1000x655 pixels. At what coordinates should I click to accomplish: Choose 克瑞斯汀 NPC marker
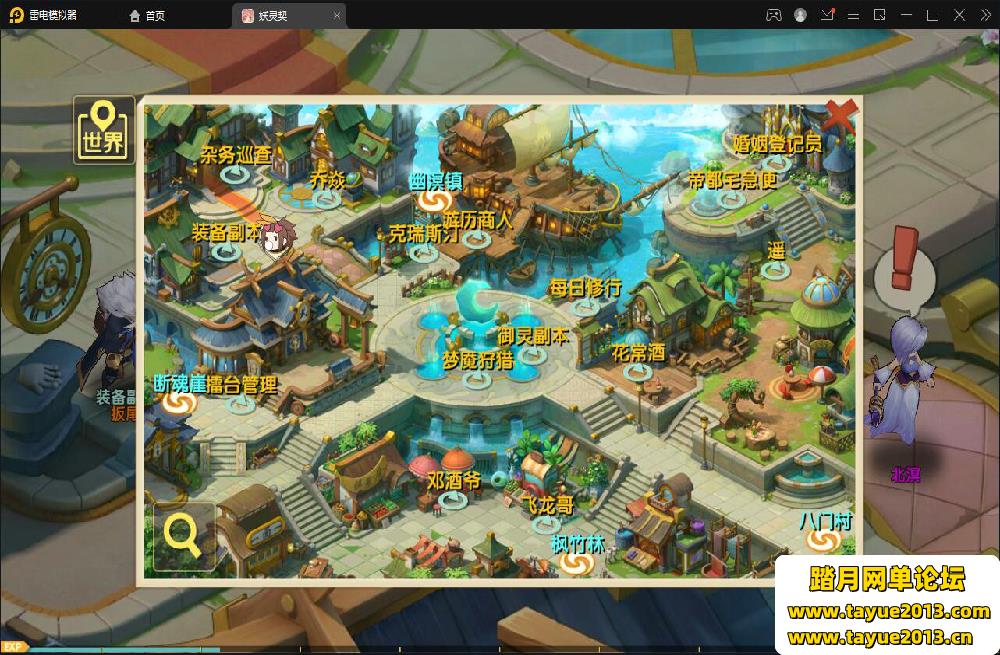pyautogui.click(x=424, y=252)
